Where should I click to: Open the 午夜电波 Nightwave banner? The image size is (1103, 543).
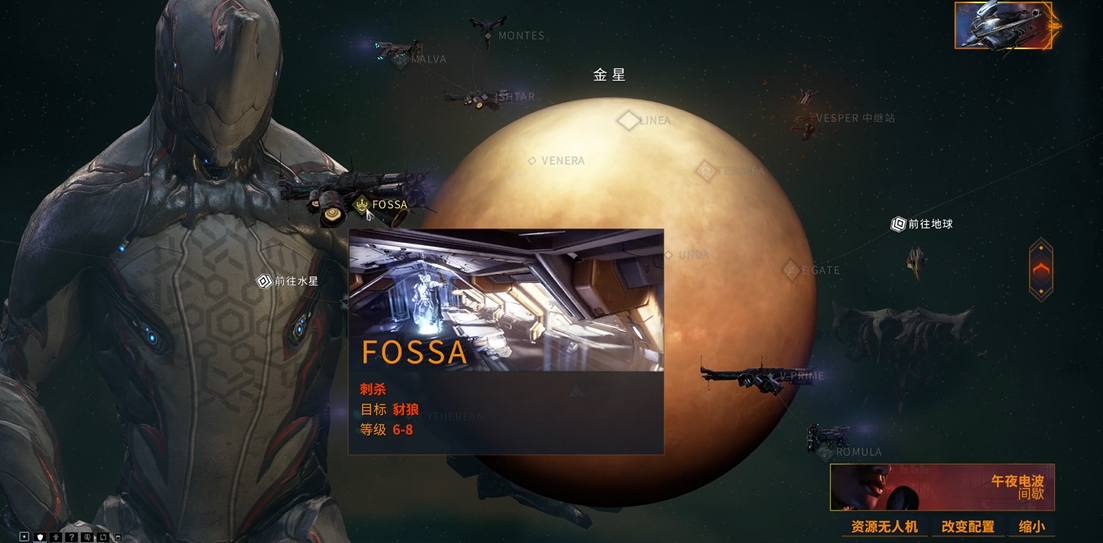click(x=942, y=487)
